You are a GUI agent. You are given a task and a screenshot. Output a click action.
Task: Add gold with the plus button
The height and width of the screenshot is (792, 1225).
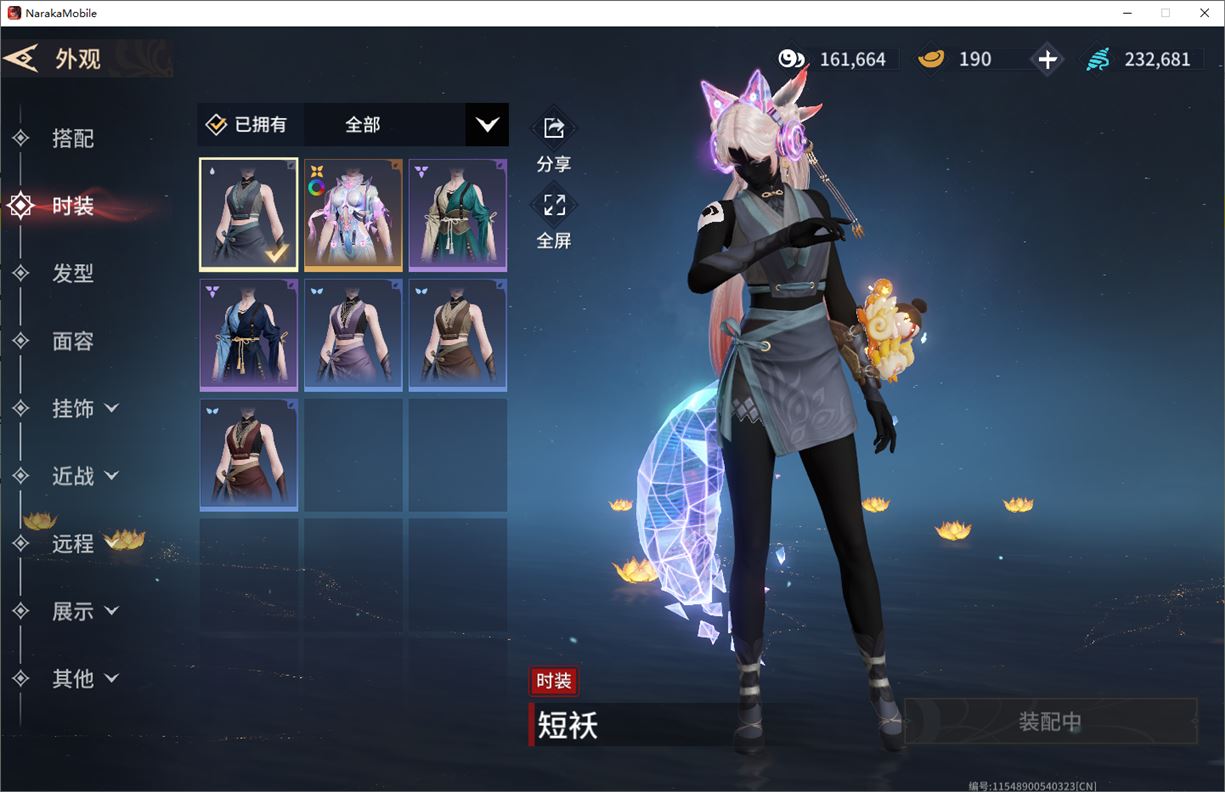[1046, 60]
